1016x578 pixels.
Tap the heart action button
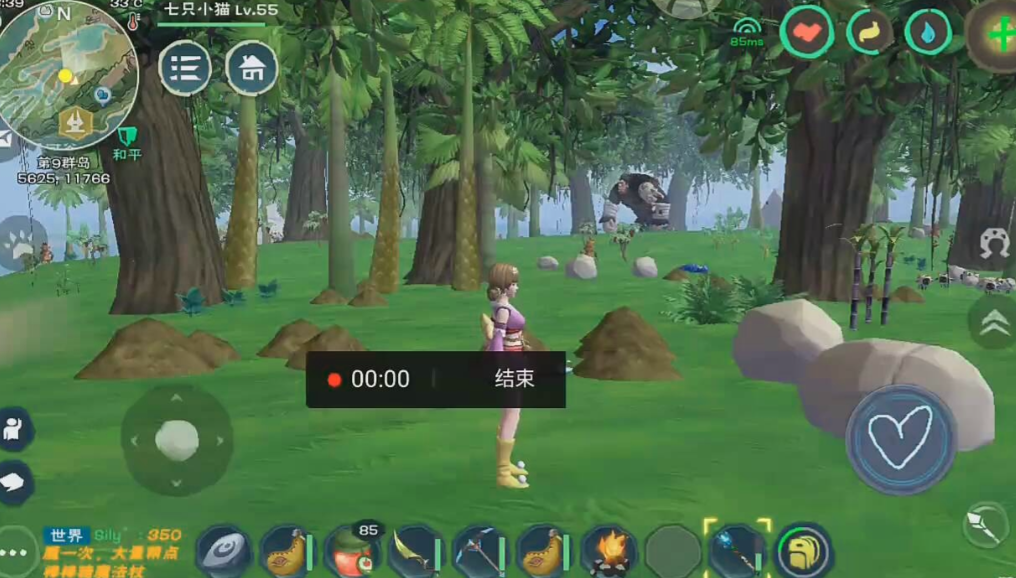pos(900,438)
